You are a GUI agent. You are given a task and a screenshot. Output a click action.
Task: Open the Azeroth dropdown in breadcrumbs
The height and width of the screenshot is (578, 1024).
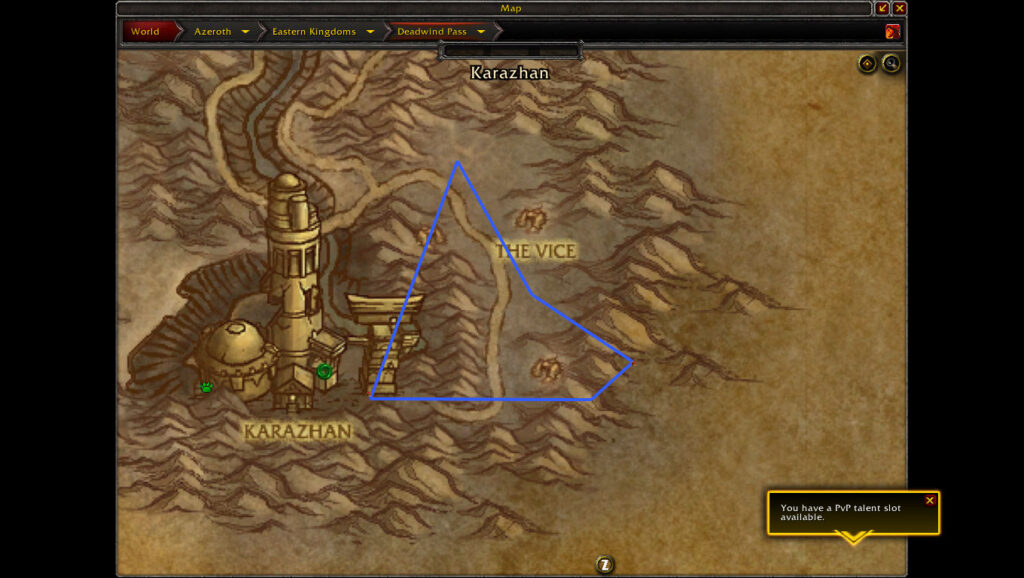pyautogui.click(x=245, y=32)
